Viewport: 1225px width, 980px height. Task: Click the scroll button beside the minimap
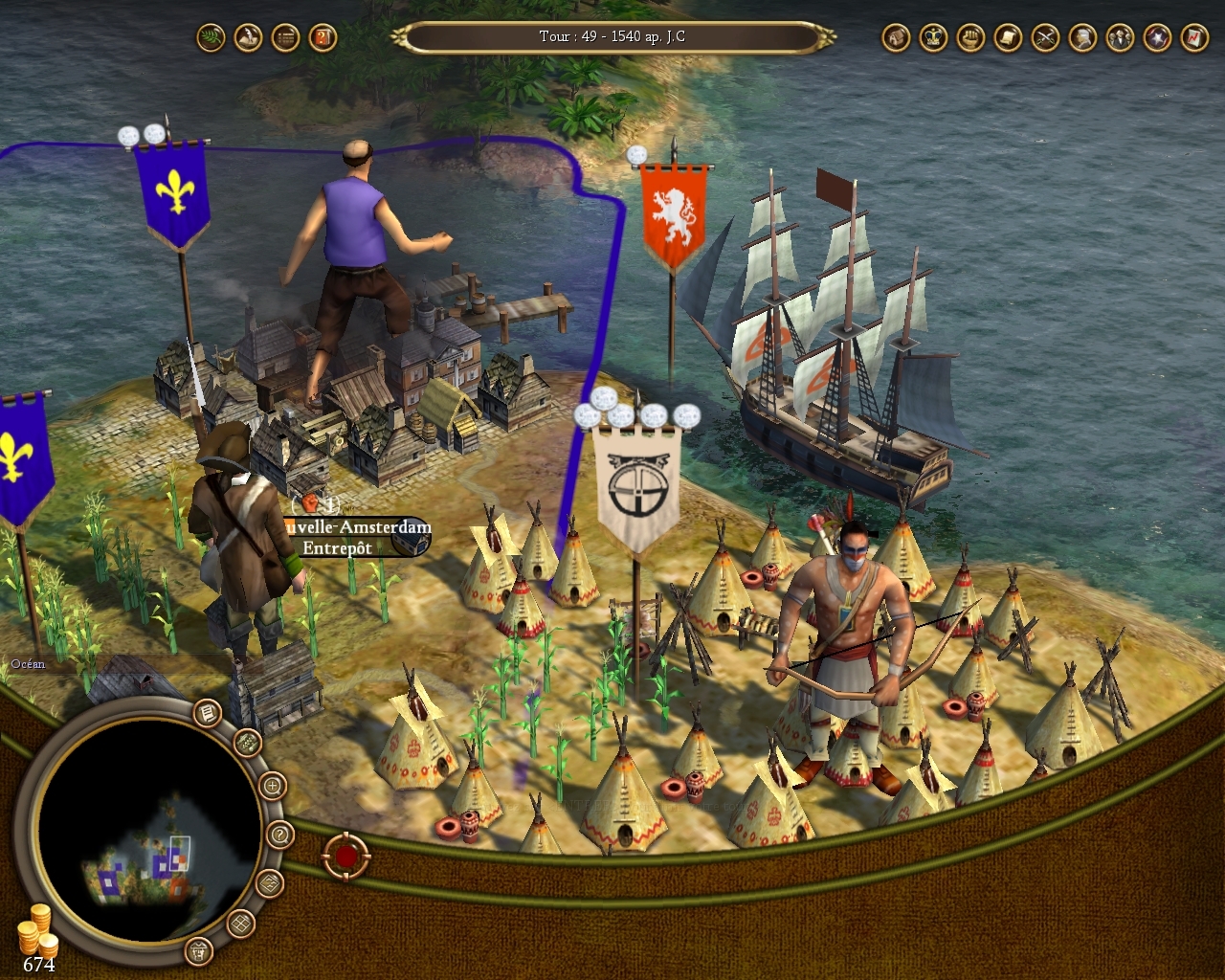tap(208, 713)
